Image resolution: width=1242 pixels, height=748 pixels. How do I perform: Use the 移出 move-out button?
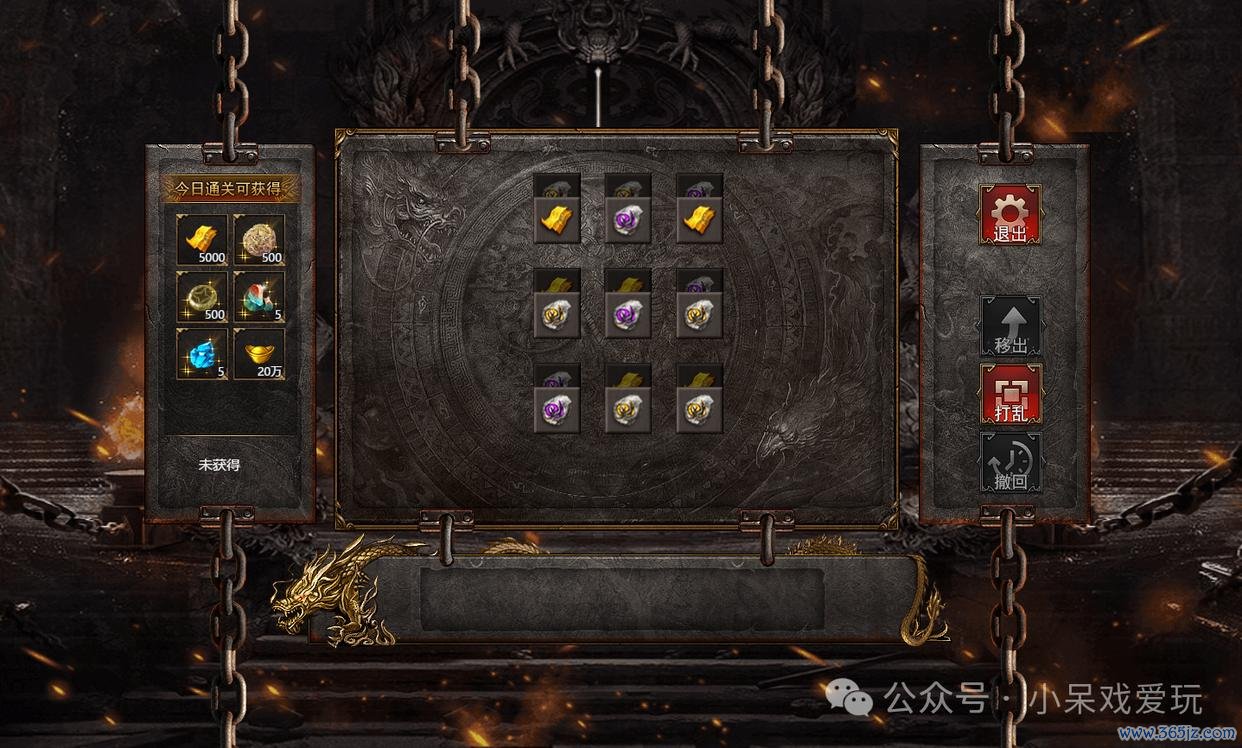click(1010, 326)
